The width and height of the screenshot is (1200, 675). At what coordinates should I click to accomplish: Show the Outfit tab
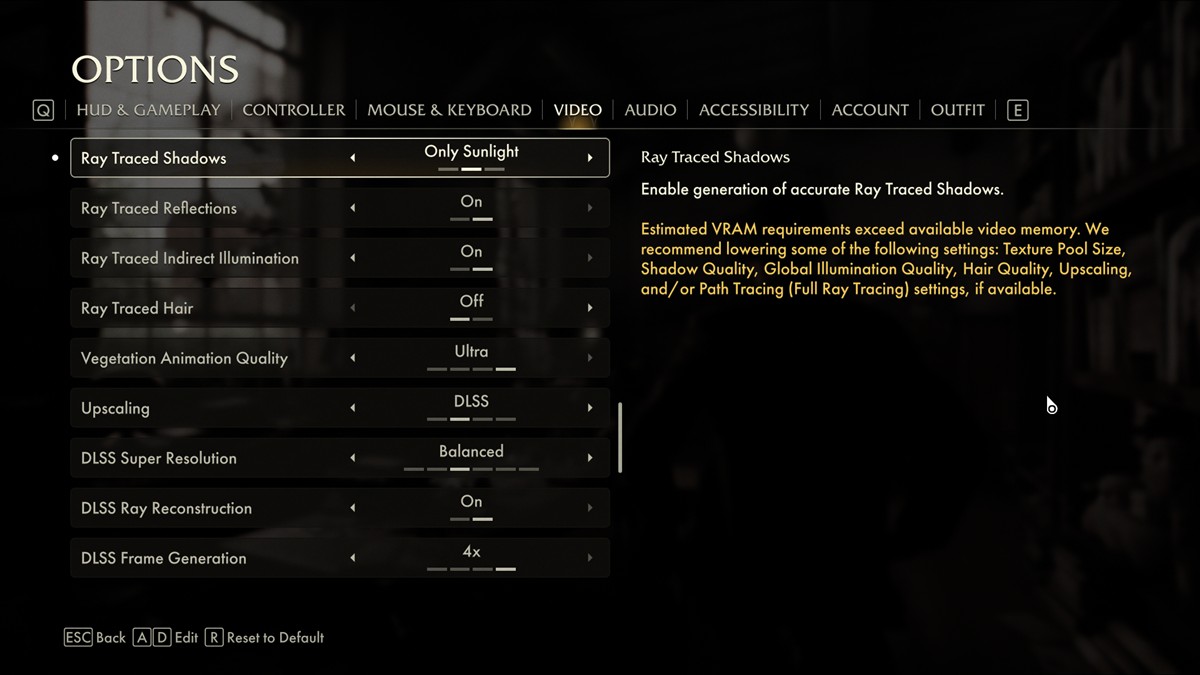pyautogui.click(x=957, y=110)
